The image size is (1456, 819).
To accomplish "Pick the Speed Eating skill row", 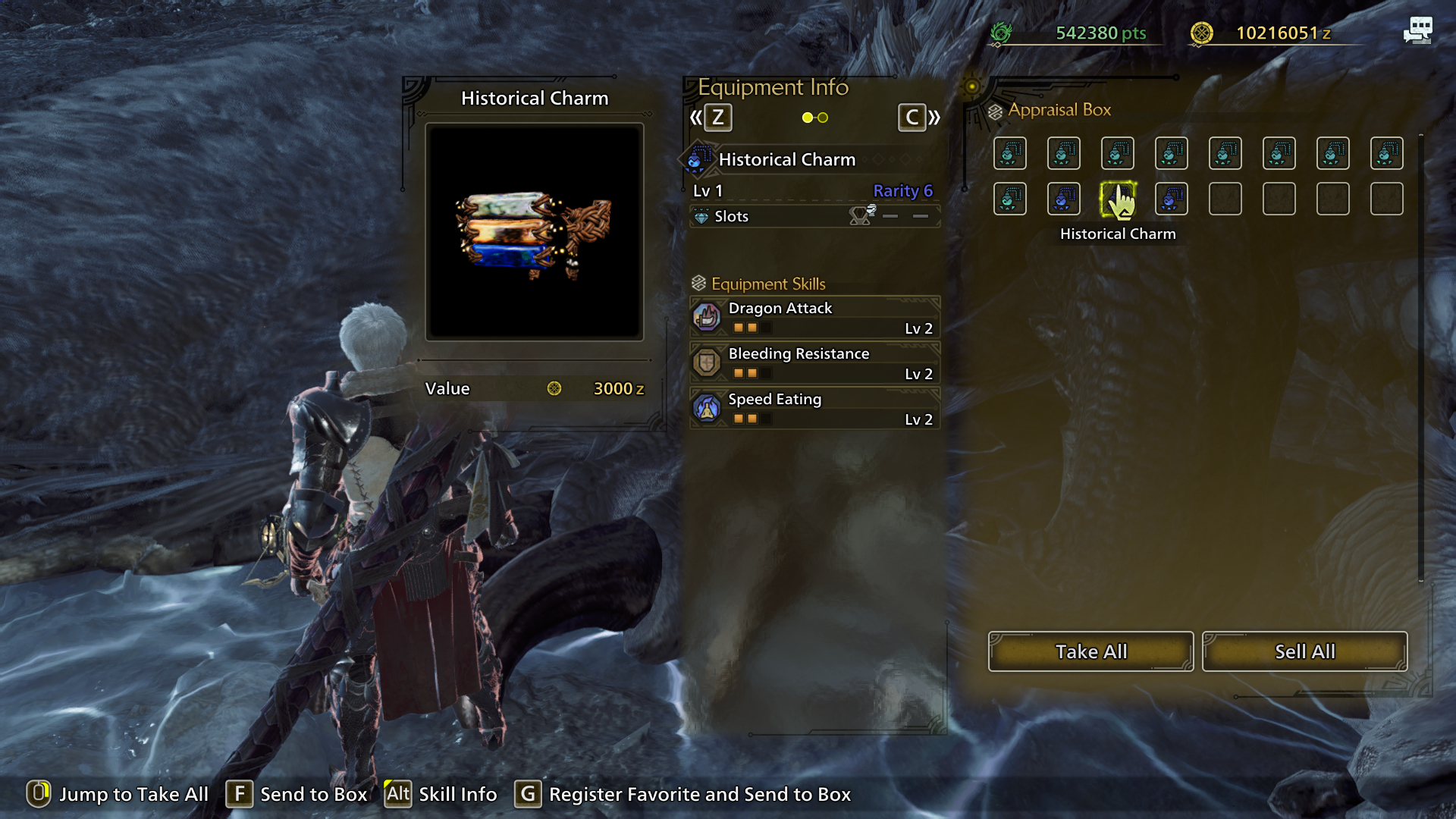I will (x=814, y=408).
